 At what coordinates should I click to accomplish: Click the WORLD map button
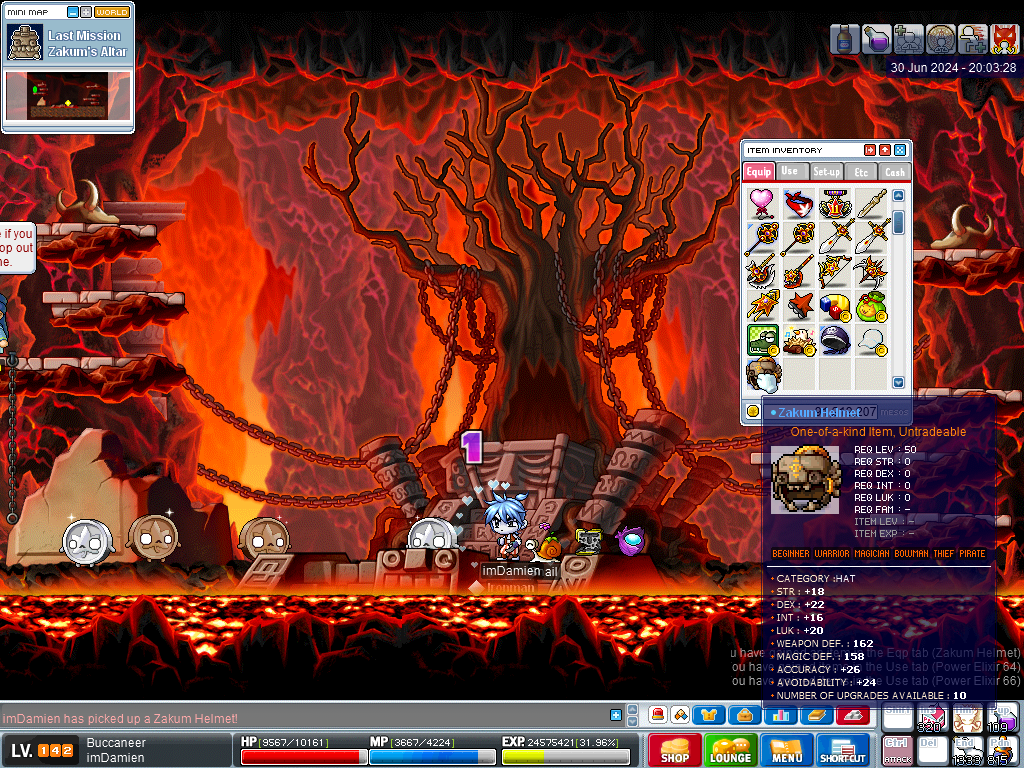[x=112, y=12]
